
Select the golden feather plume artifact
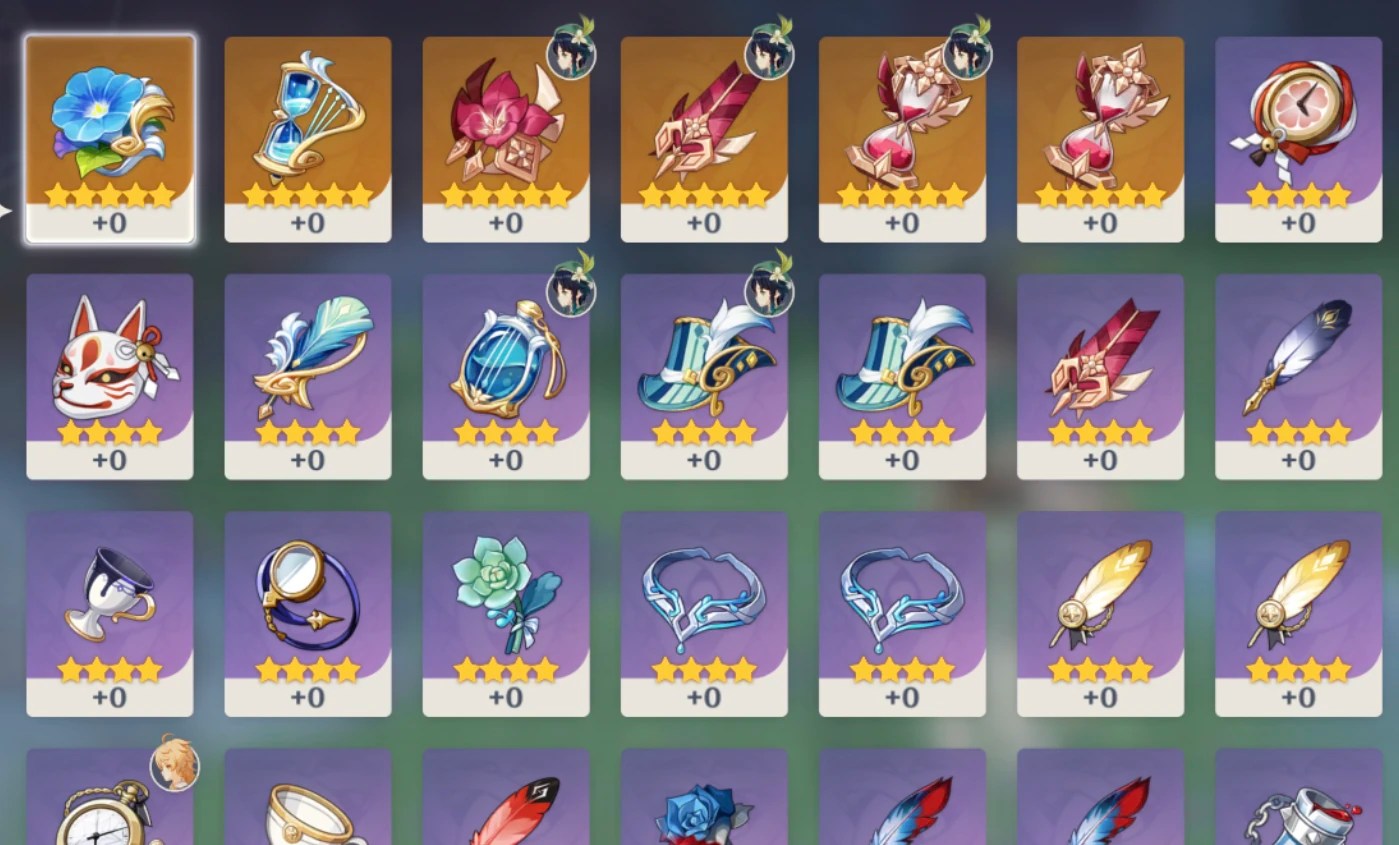coord(1098,598)
